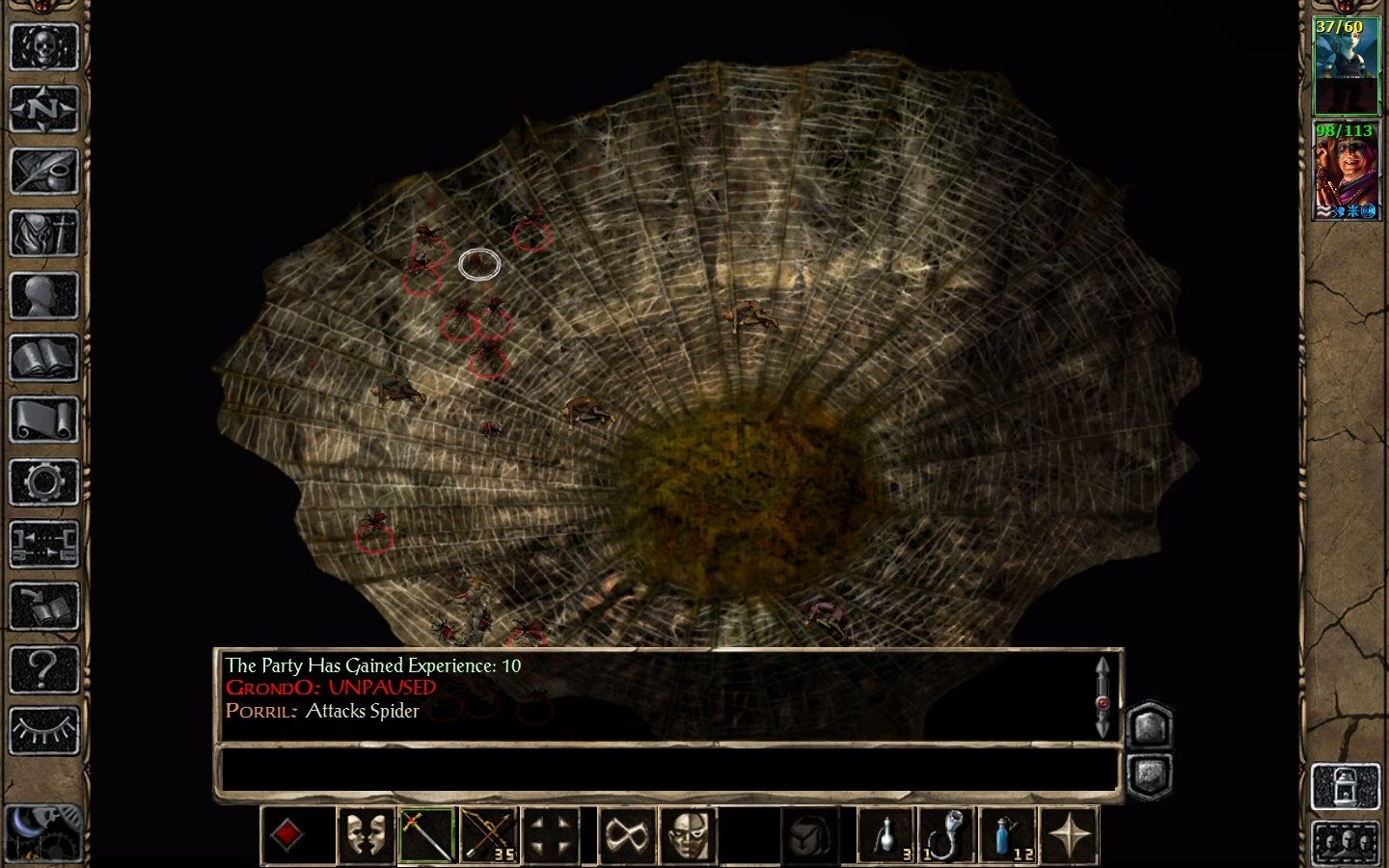Select the masked character portrait
1389x868 pixels.
1347,171
